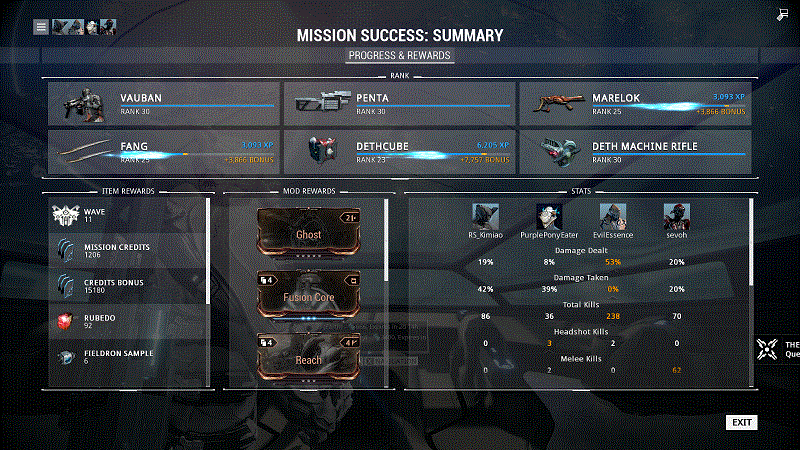This screenshot has width=800, height=450.
Task: Select the Dethcube rank panel
Action: point(398,151)
